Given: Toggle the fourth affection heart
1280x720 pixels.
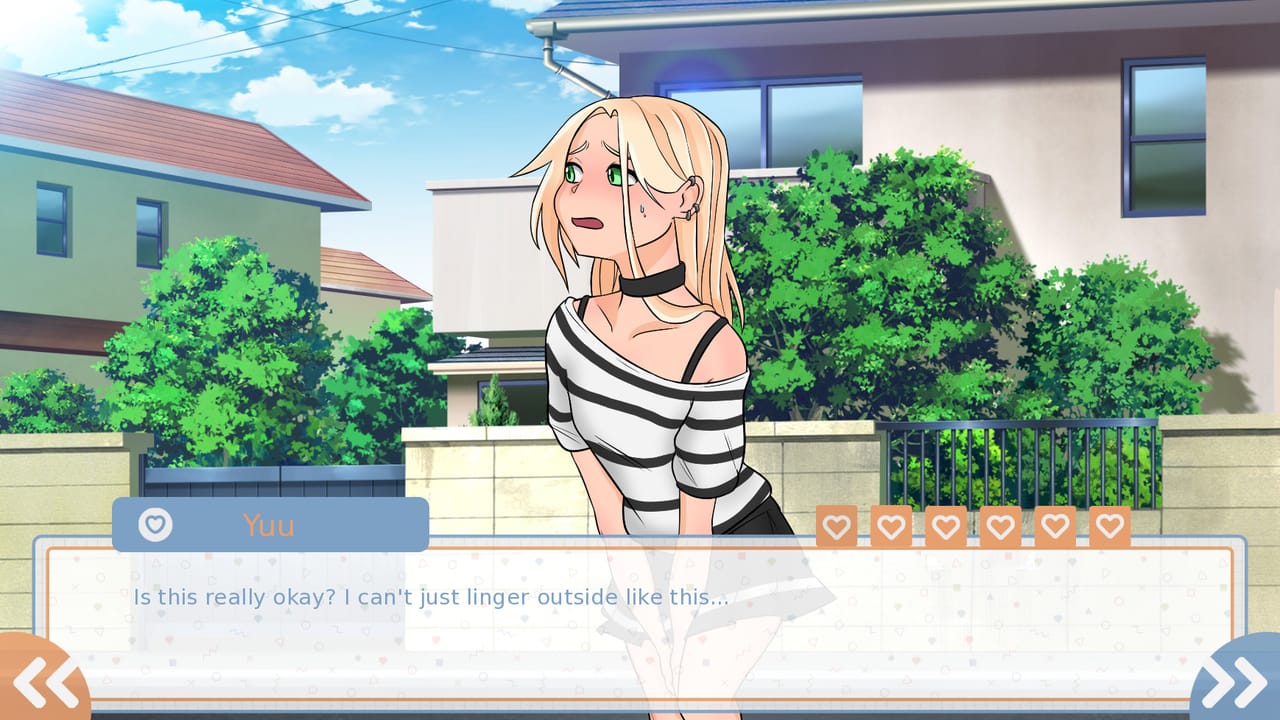Looking at the screenshot, I should 998,525.
